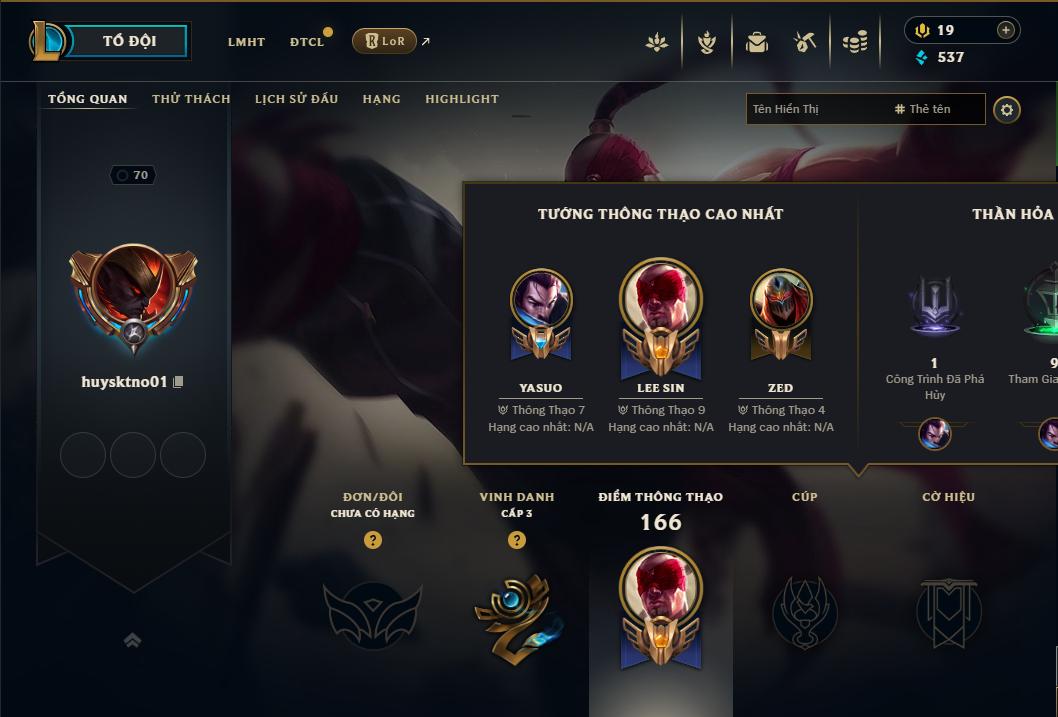The image size is (1058, 717).
Task: Open the LỊCH SỬ ĐẤU tab
Action: coord(296,99)
